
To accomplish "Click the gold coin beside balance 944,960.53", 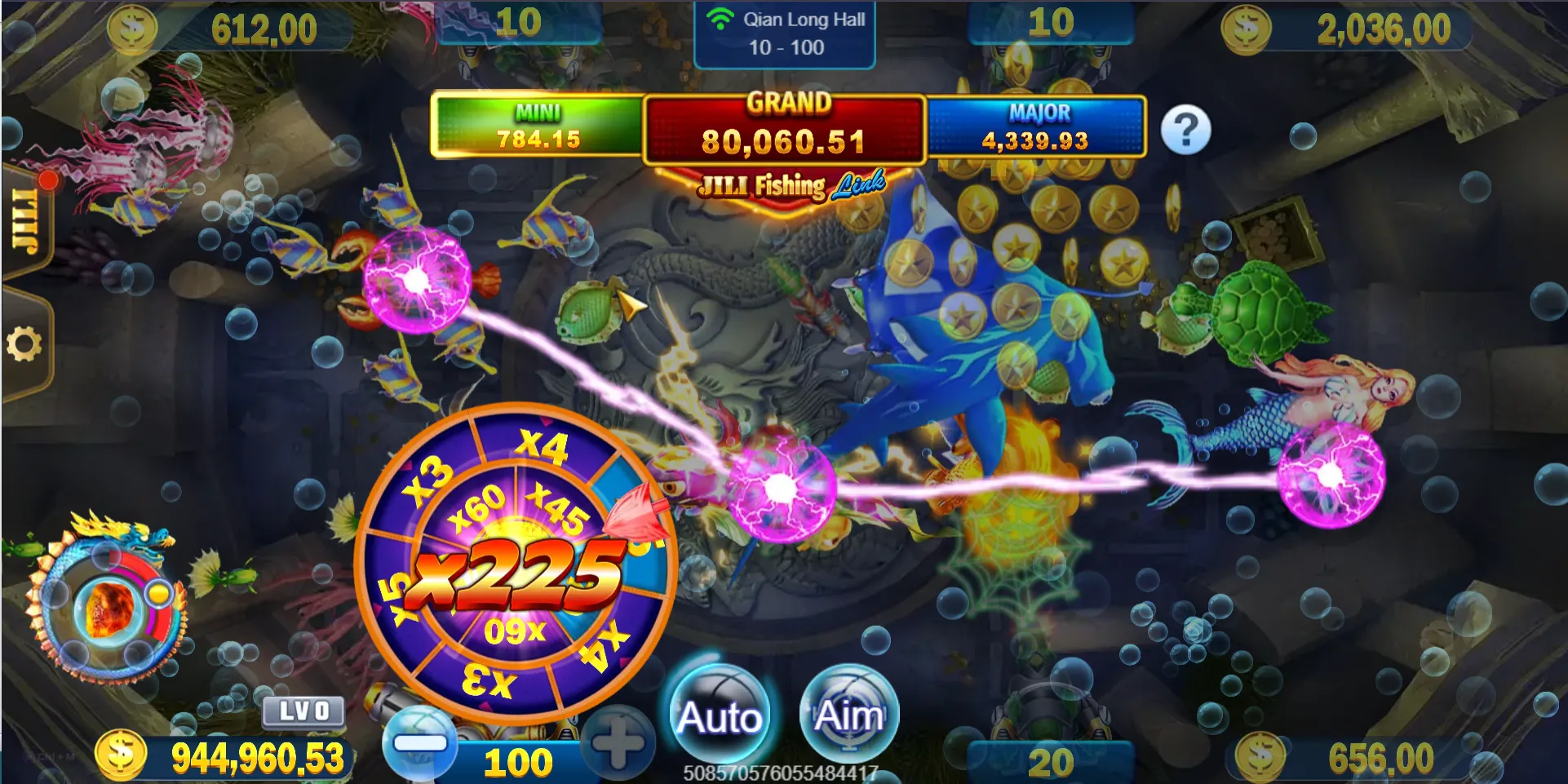I will (x=121, y=755).
